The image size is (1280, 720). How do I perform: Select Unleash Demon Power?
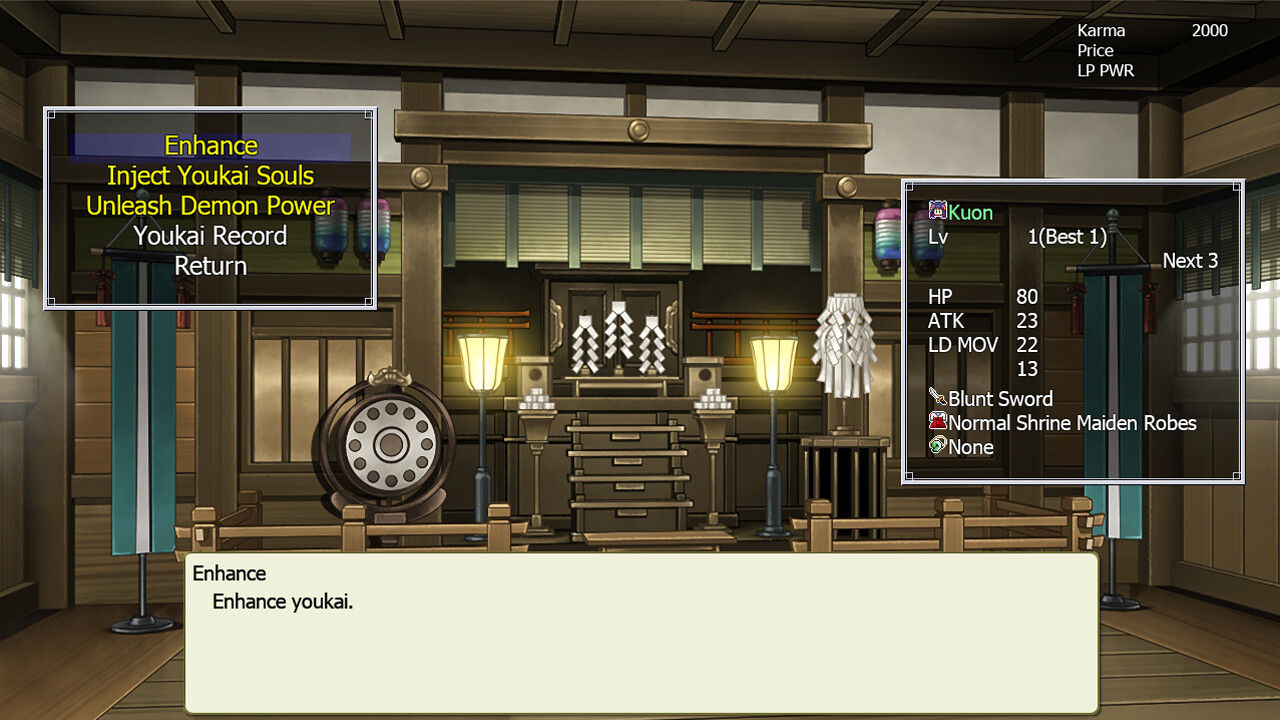point(211,205)
